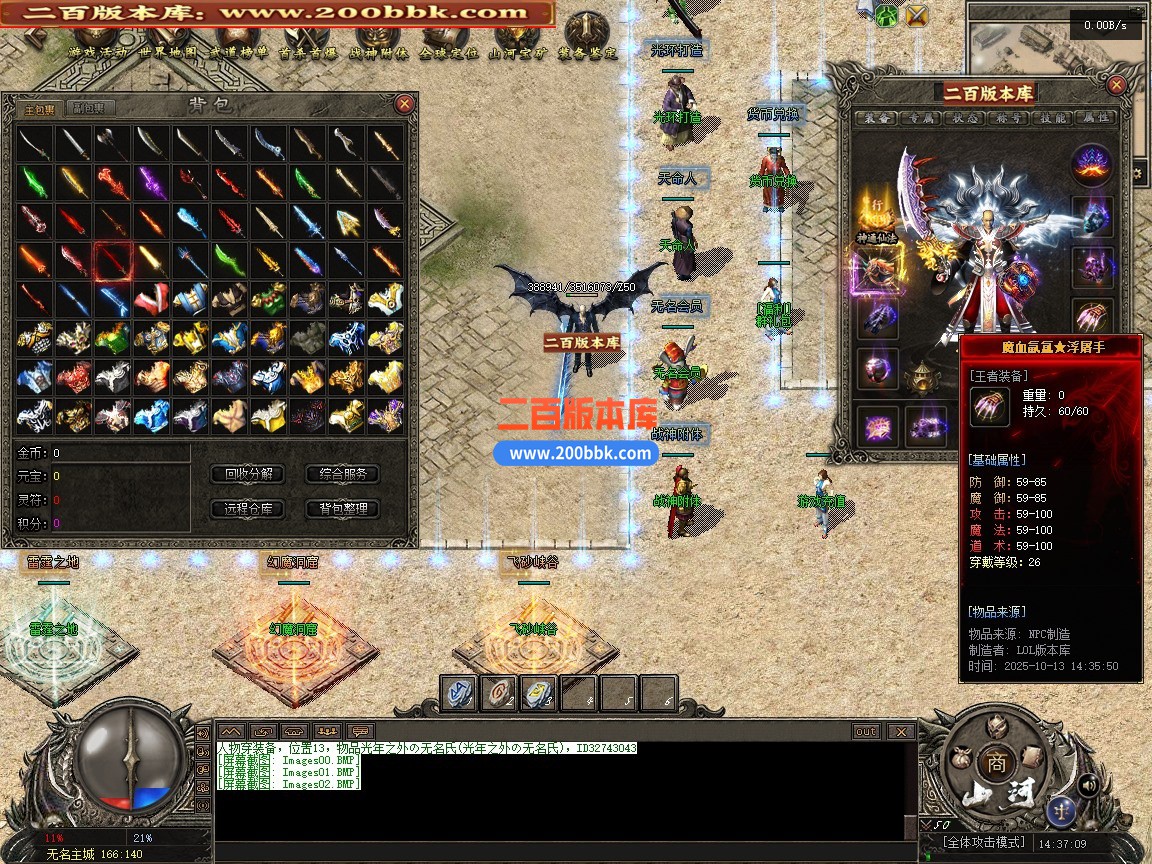The height and width of the screenshot is (864, 1152).
Task: Switch to the 属性 attributes tab
Action: point(1096,118)
